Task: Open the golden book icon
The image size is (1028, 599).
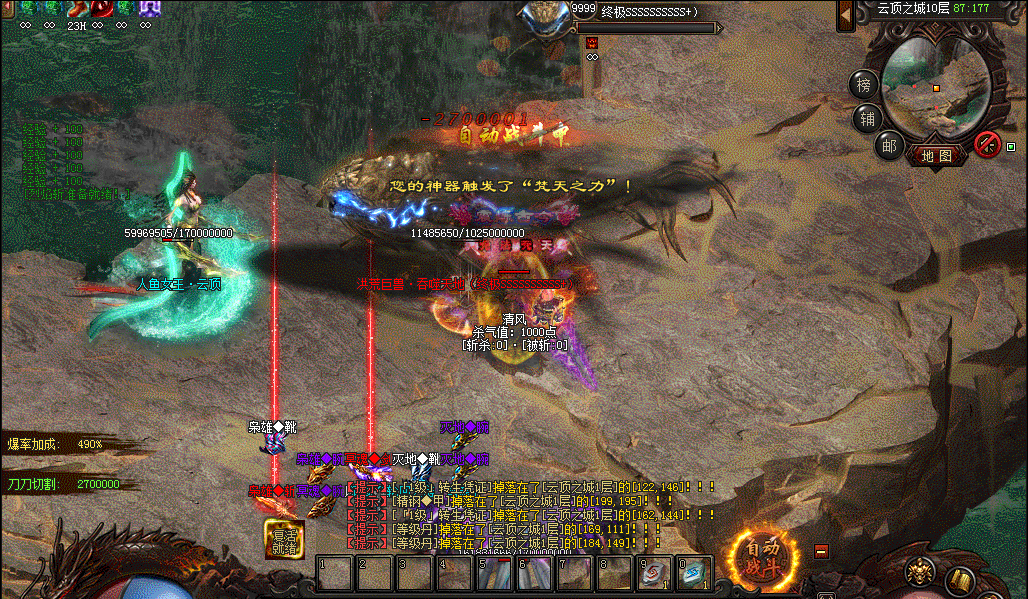Action: coord(958,577)
